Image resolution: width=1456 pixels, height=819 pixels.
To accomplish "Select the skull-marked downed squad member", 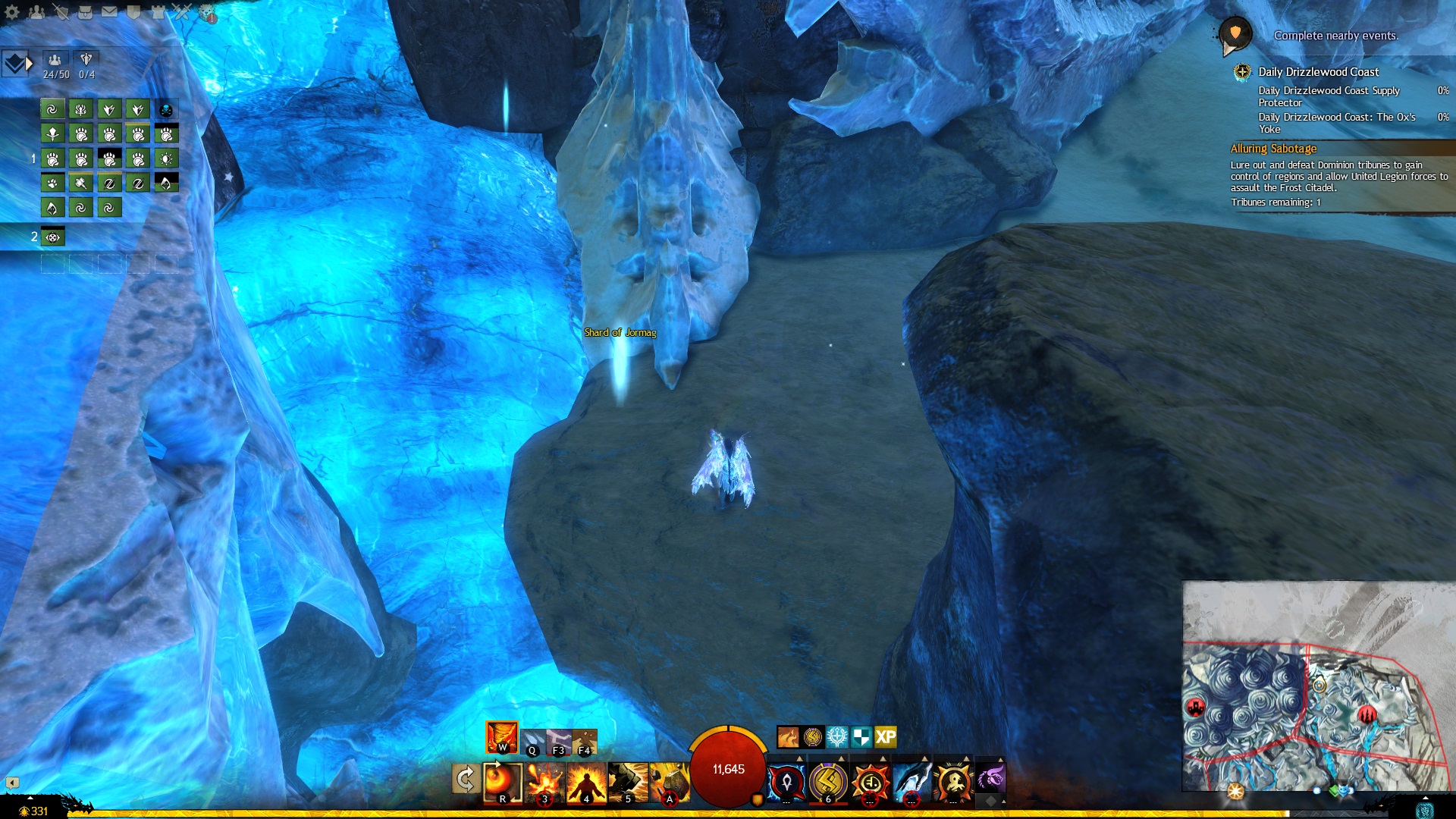I will click(x=166, y=110).
